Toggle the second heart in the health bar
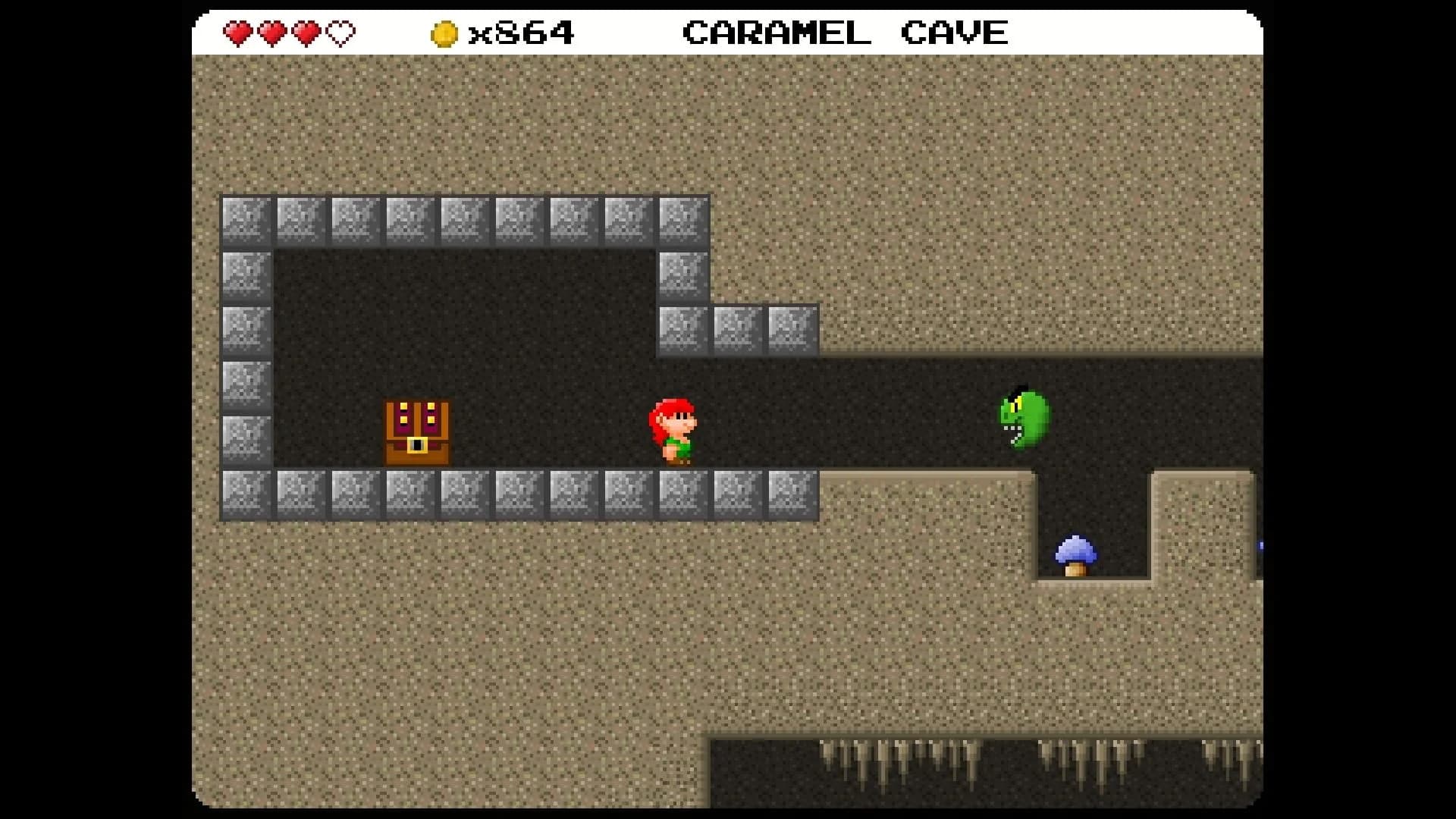This screenshot has width=1456, height=819. [x=272, y=32]
